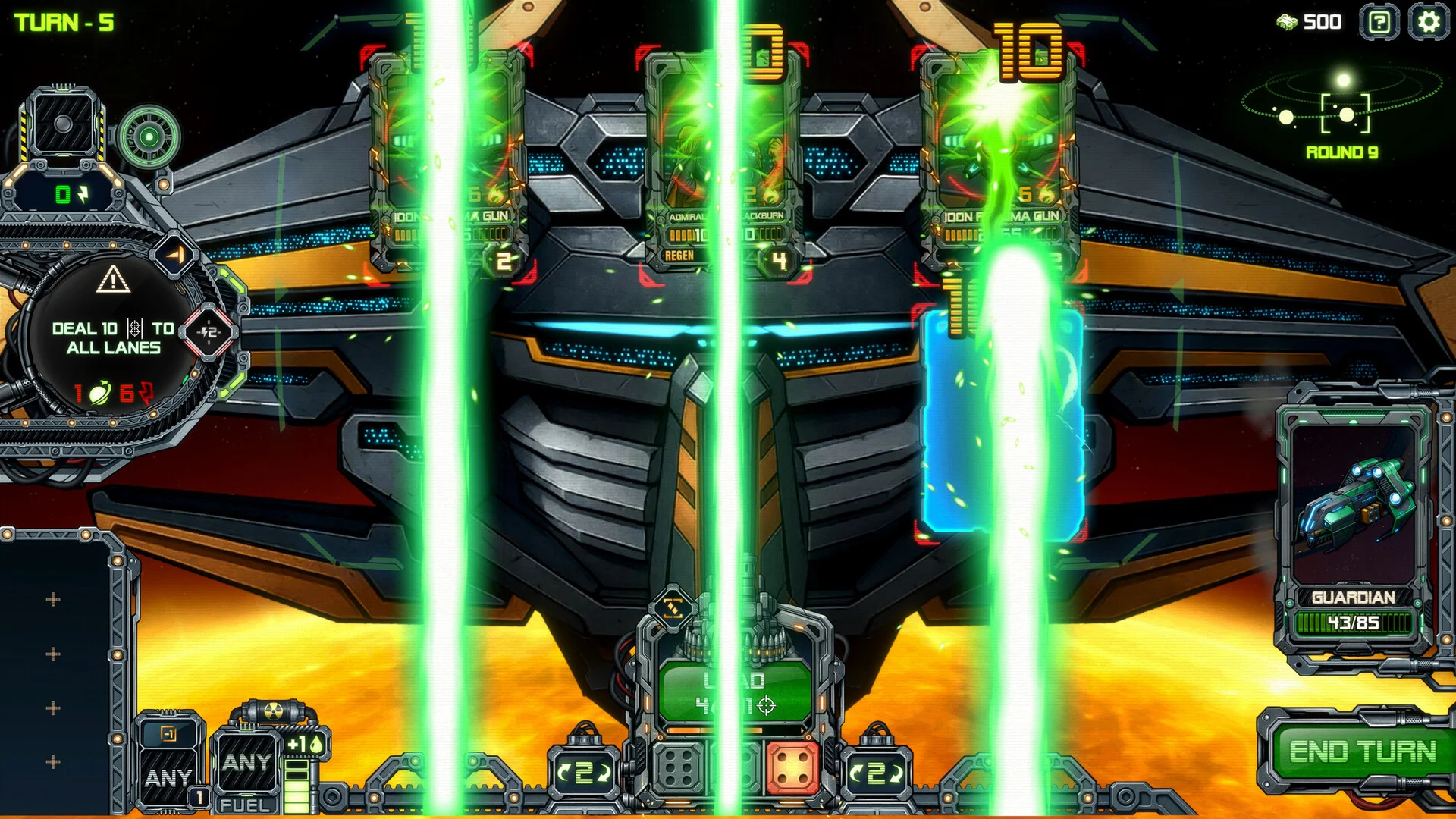Open the settings gear menu
Image resolution: width=1456 pixels, height=819 pixels.
(1428, 22)
